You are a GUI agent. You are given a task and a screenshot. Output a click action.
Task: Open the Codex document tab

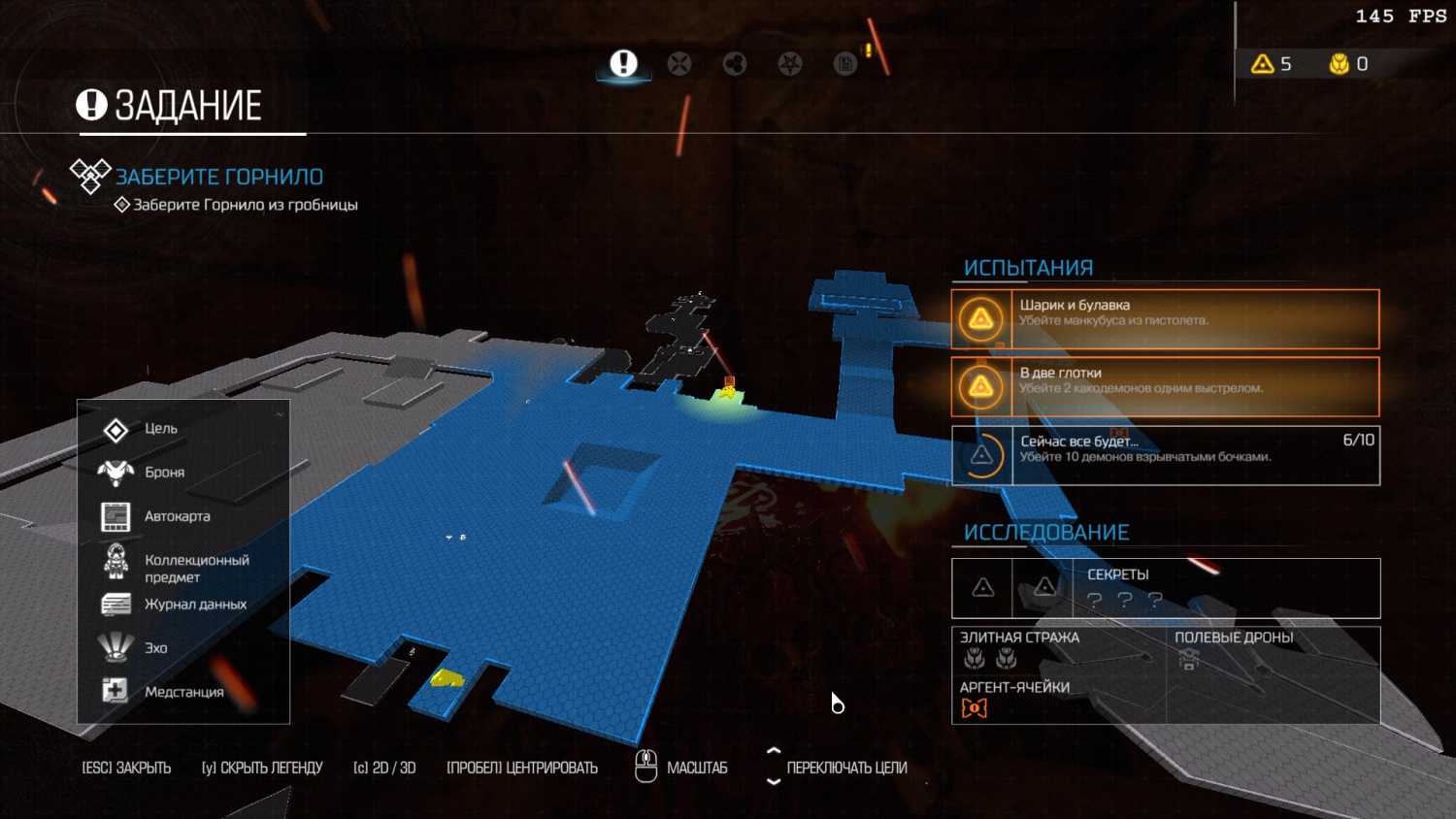click(x=845, y=64)
